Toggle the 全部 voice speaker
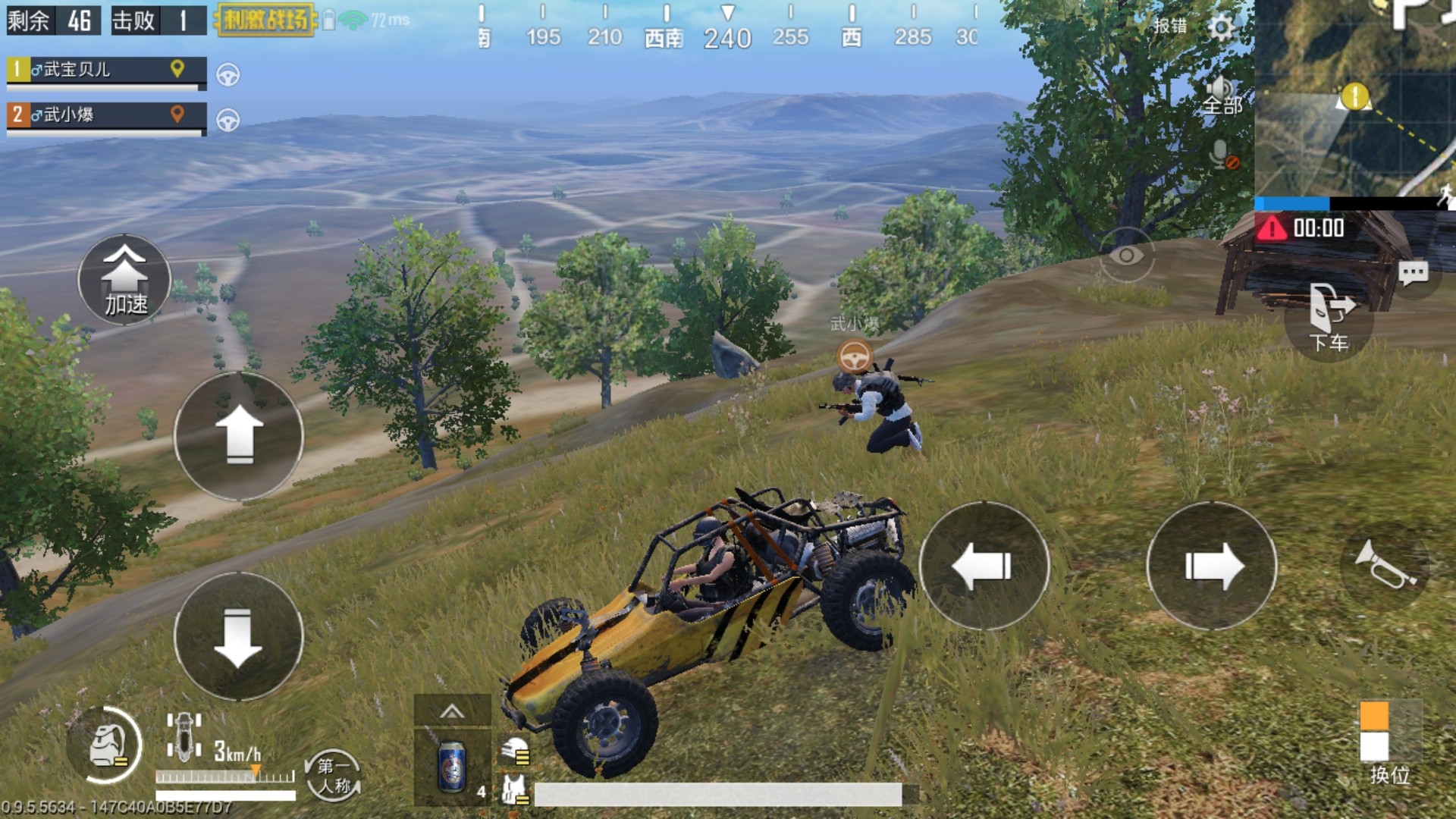This screenshot has width=1456, height=819. click(x=1221, y=96)
